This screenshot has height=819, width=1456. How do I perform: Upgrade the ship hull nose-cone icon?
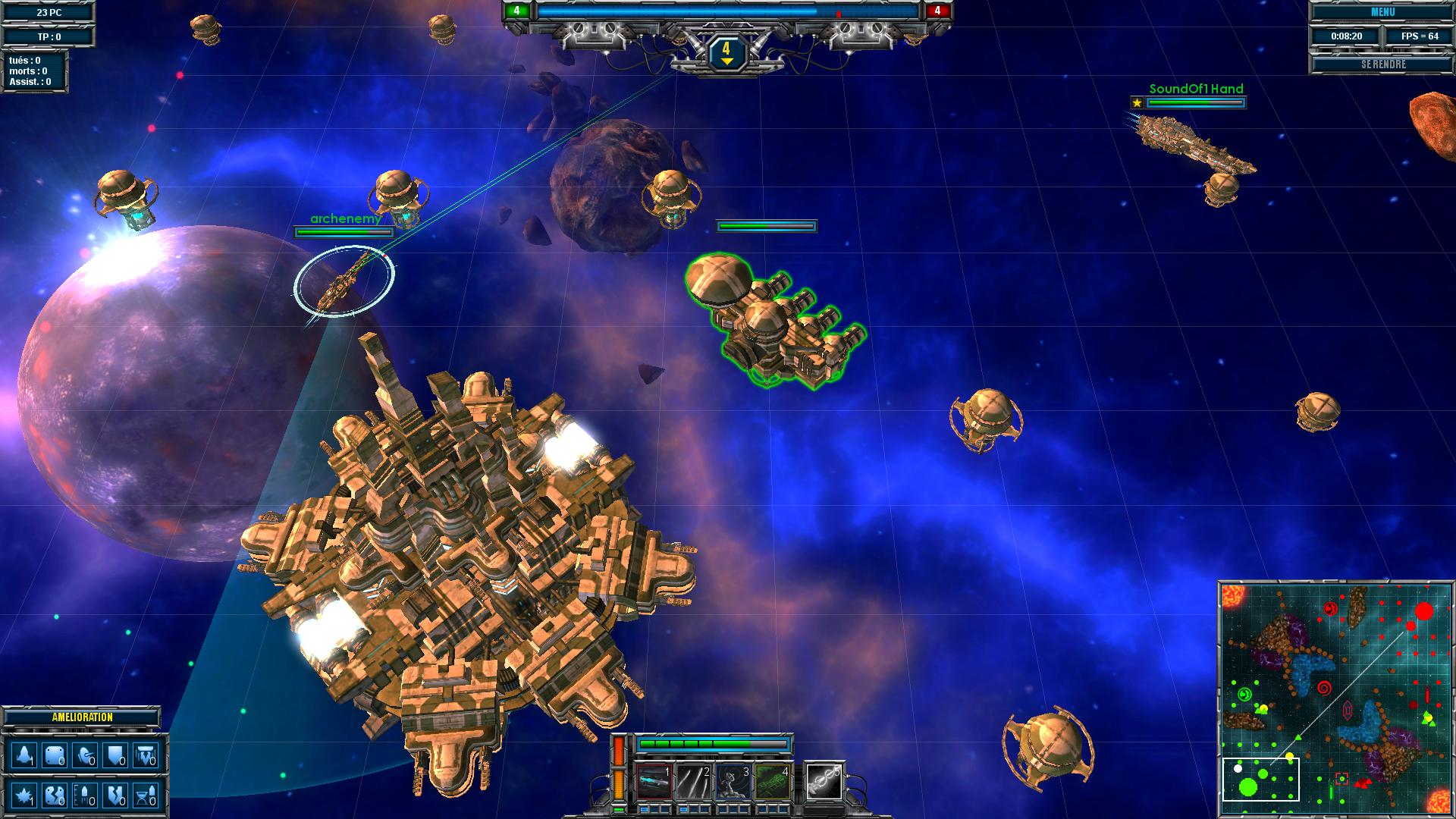24,756
